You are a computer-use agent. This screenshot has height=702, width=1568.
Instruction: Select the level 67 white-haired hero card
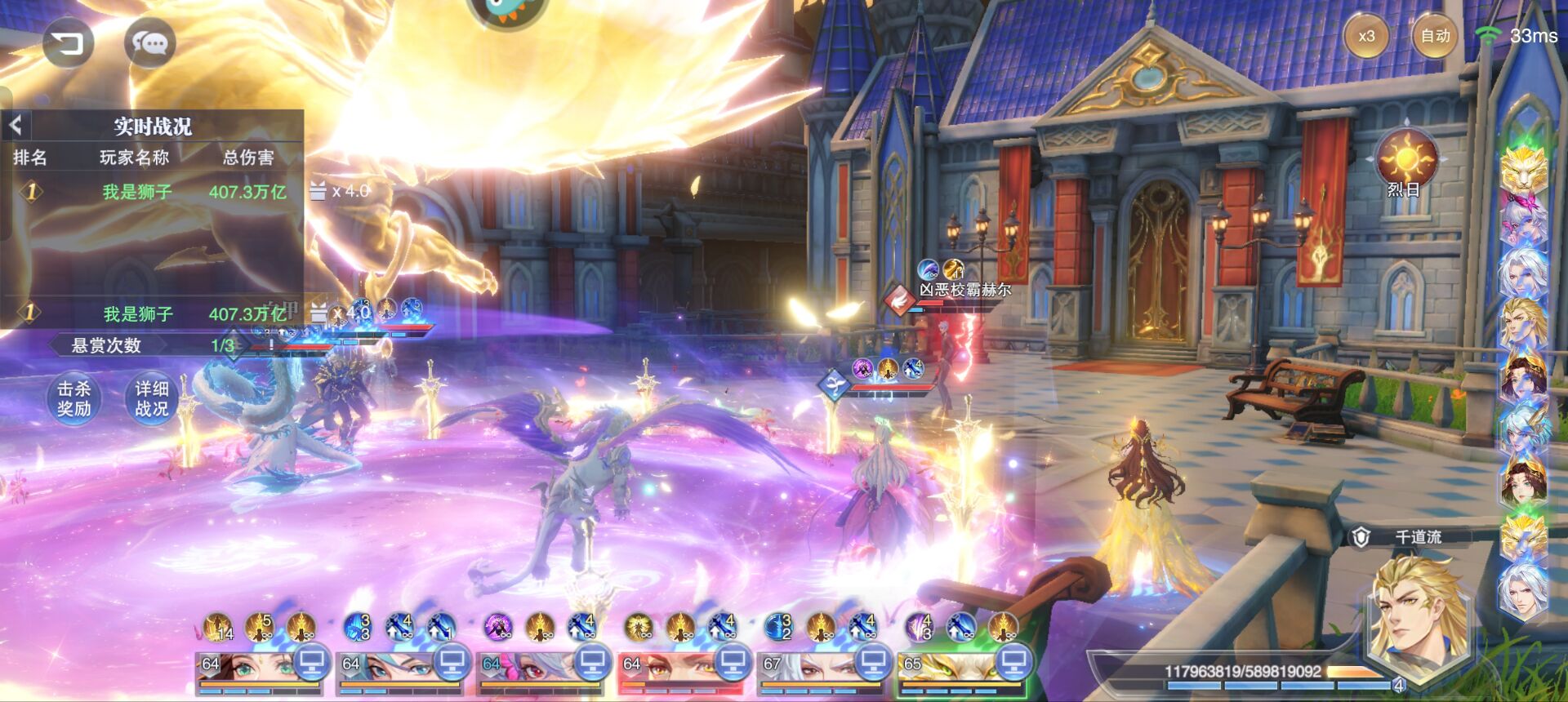[x=808, y=669]
